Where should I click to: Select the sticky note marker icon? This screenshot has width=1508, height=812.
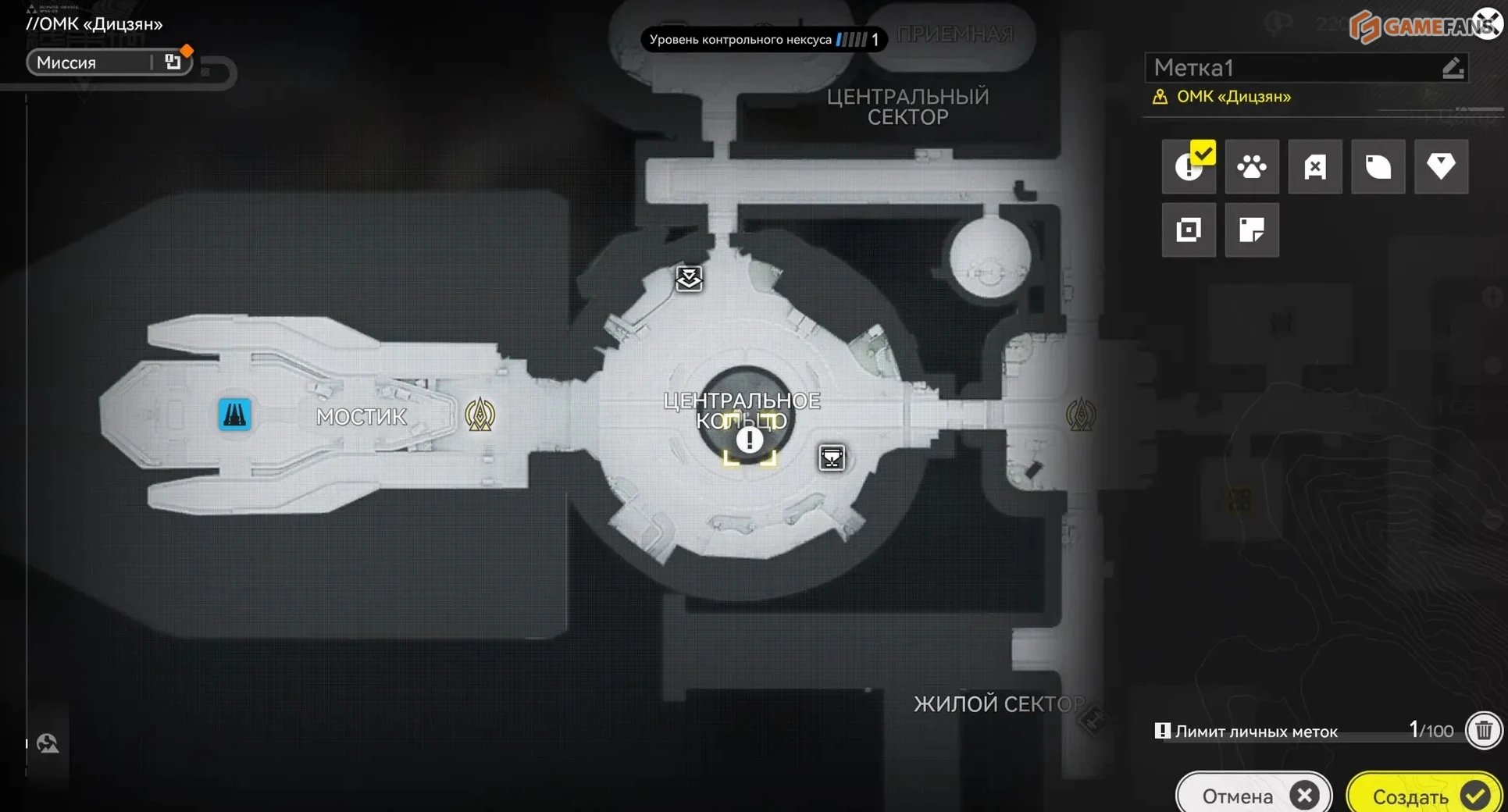point(1252,230)
